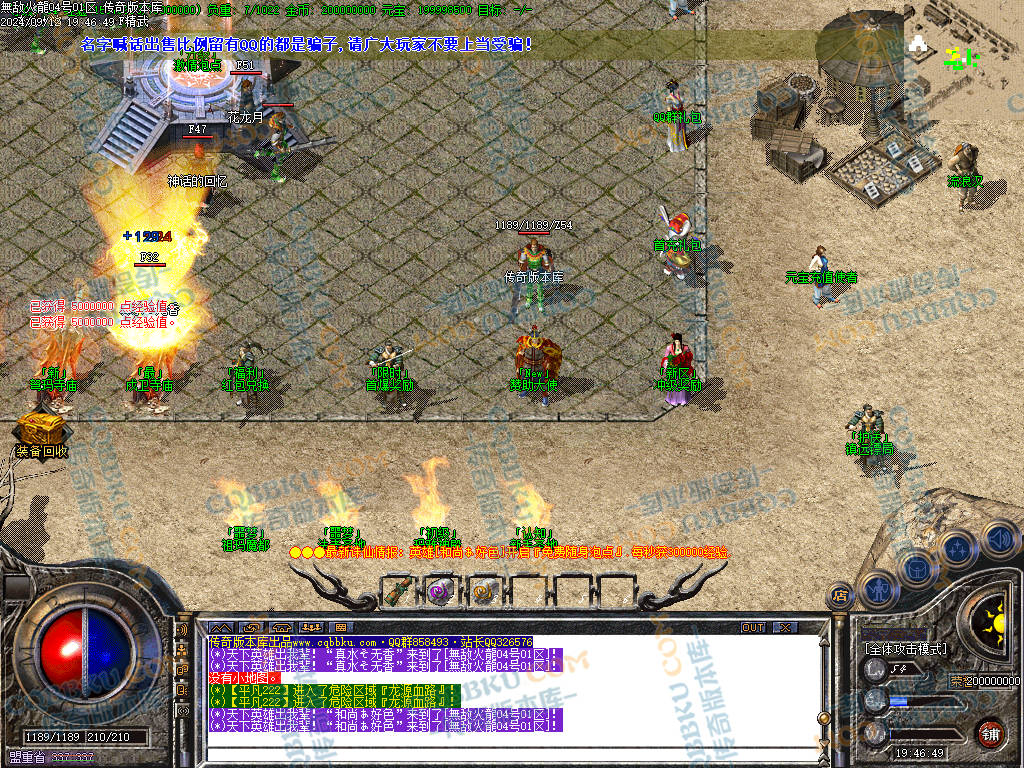This screenshot has height=768, width=1024.
Task: Switch the 全体攻击模式 attack mode label
Action: click(905, 649)
